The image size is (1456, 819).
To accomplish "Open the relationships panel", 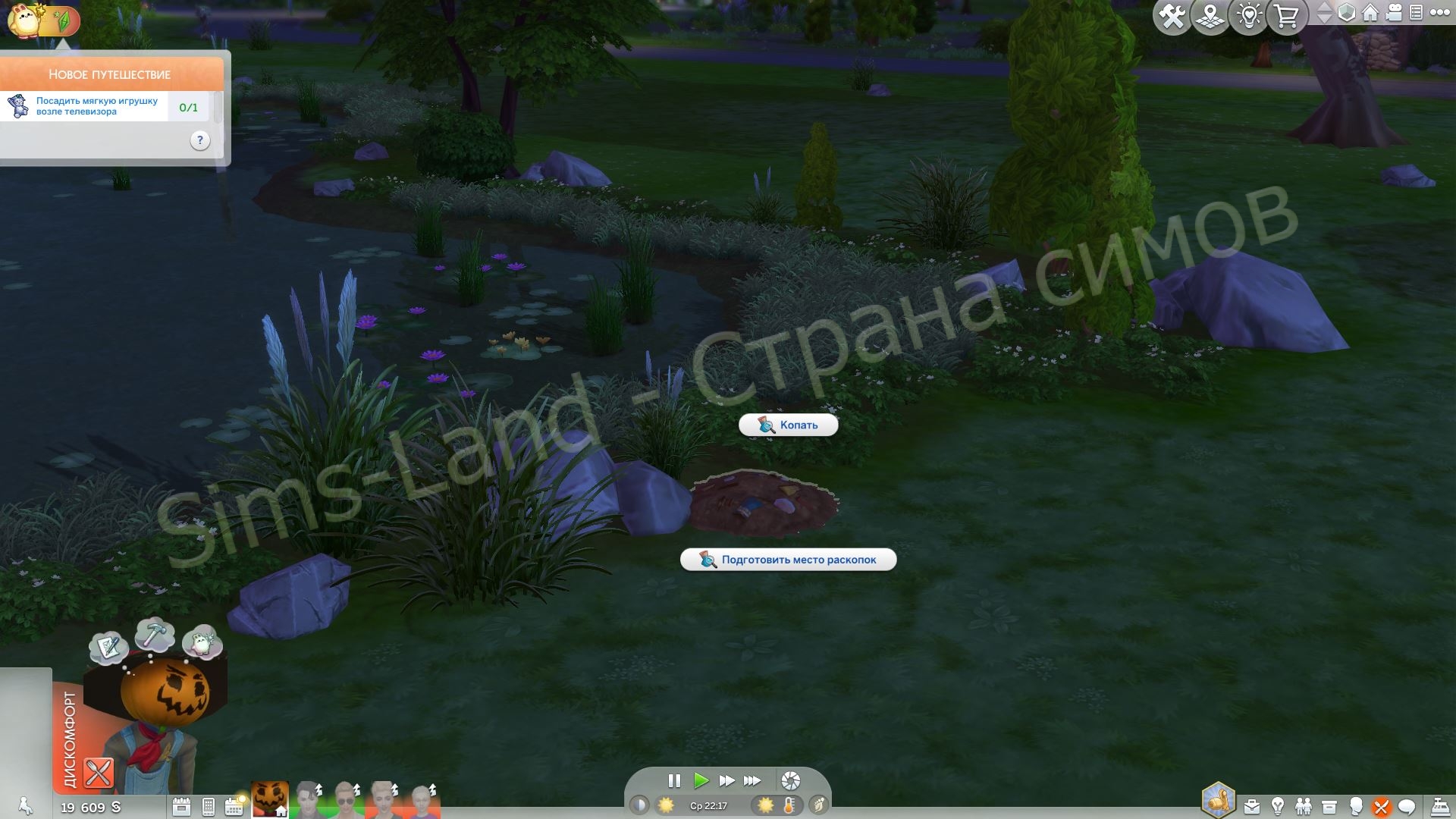I will pos(1304,807).
